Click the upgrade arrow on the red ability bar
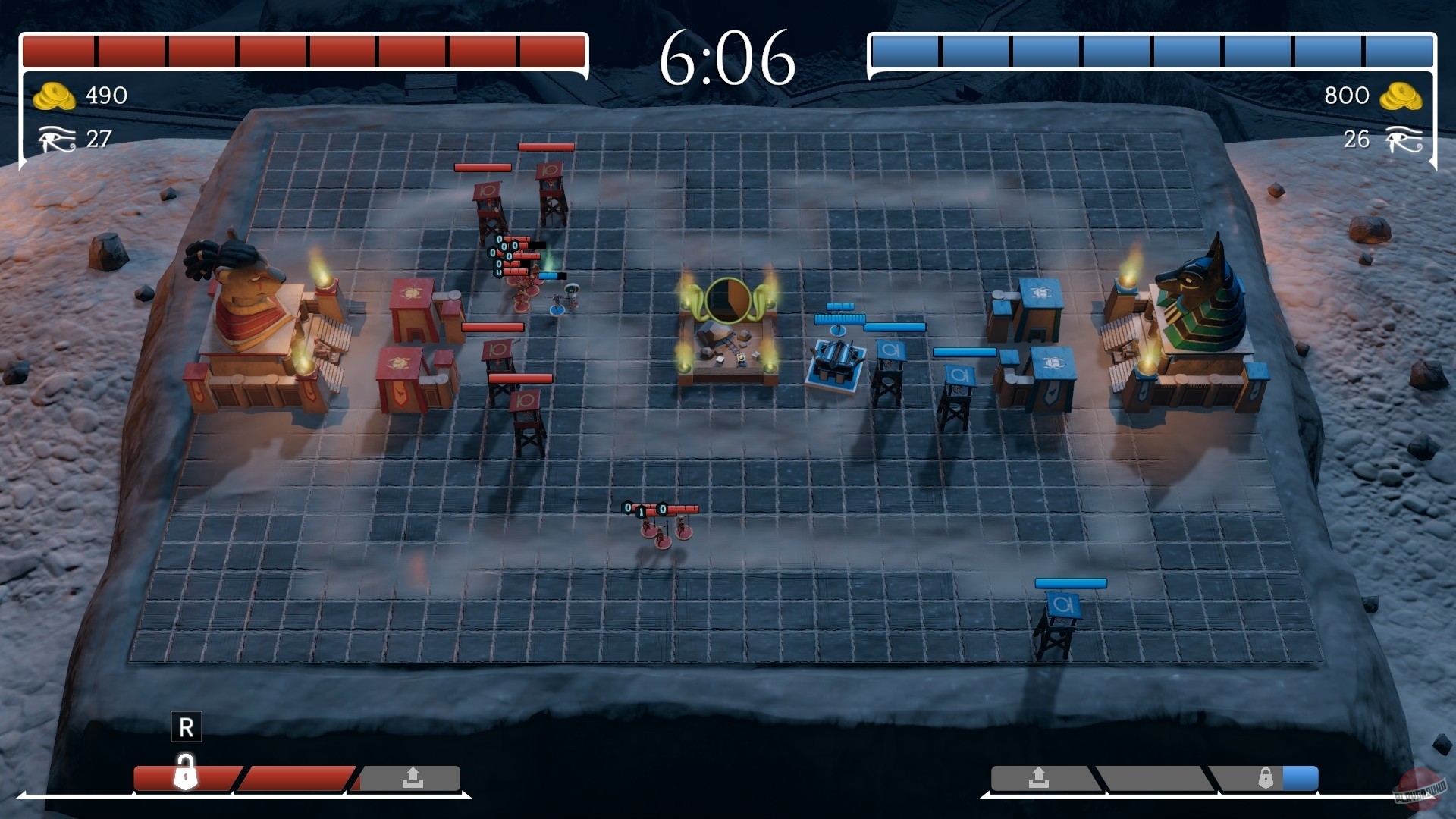This screenshot has width=1456, height=819. [x=412, y=778]
